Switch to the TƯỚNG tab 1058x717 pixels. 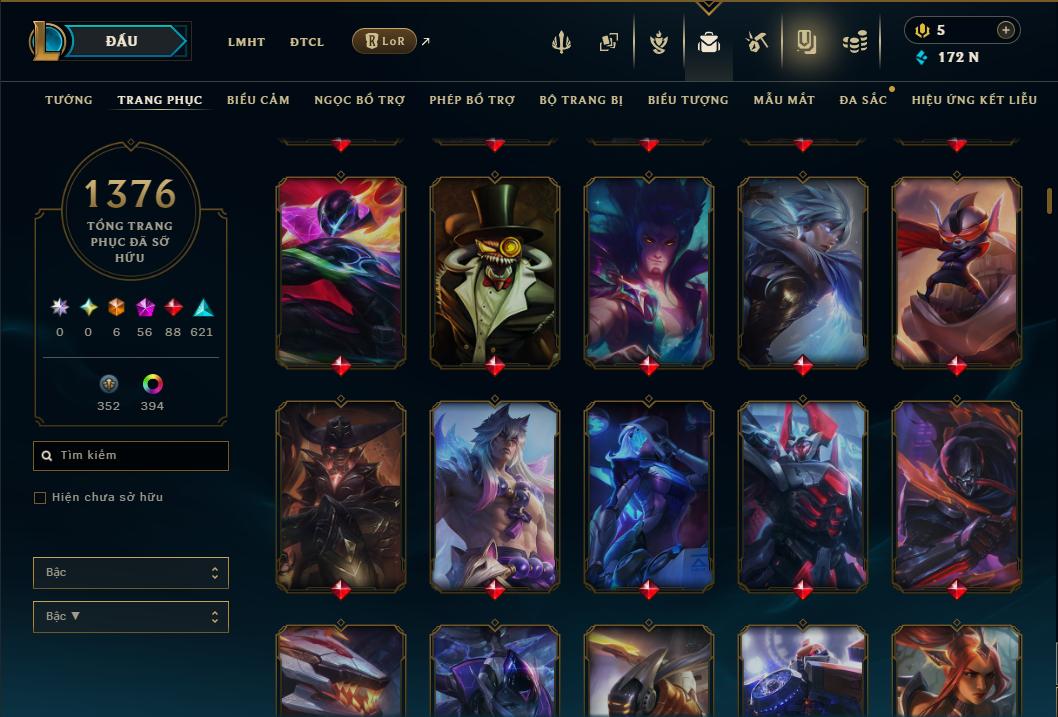69,100
